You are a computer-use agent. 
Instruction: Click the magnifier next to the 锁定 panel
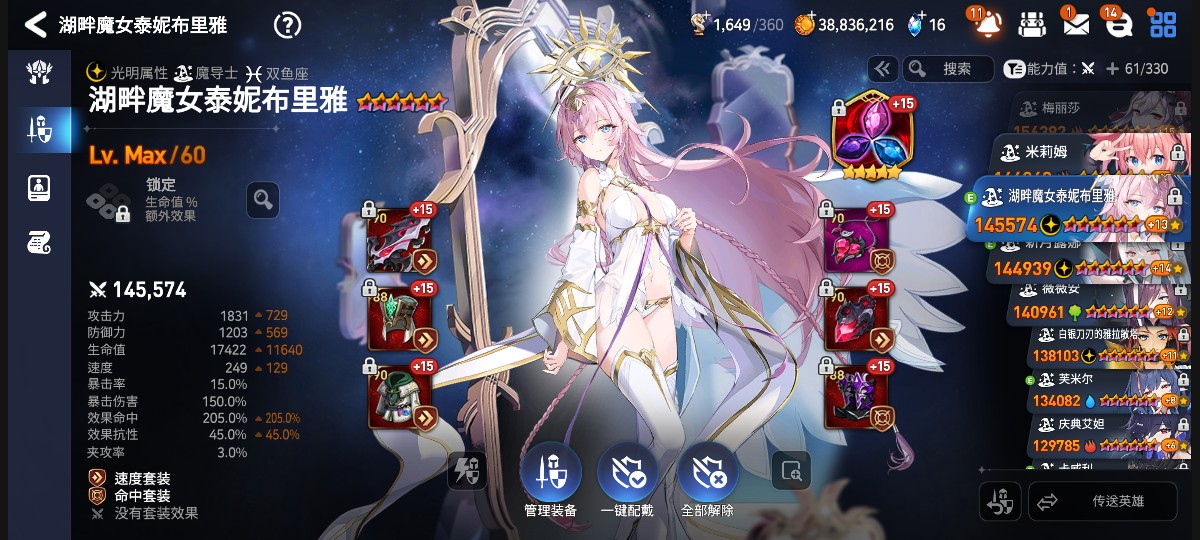[x=262, y=199]
